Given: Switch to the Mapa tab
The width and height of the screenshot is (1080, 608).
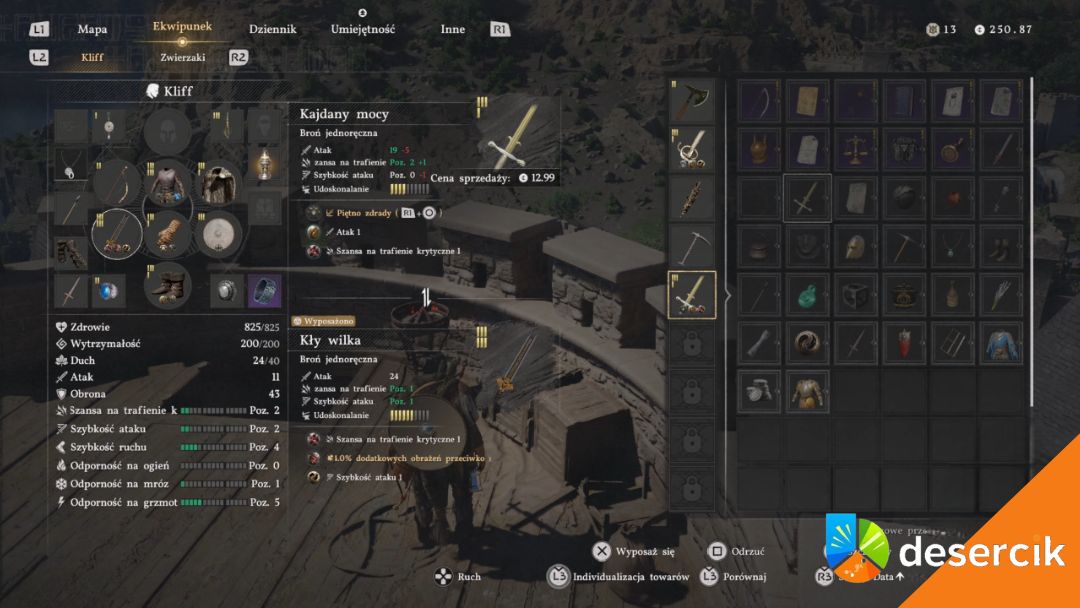Looking at the screenshot, I should tap(92, 29).
